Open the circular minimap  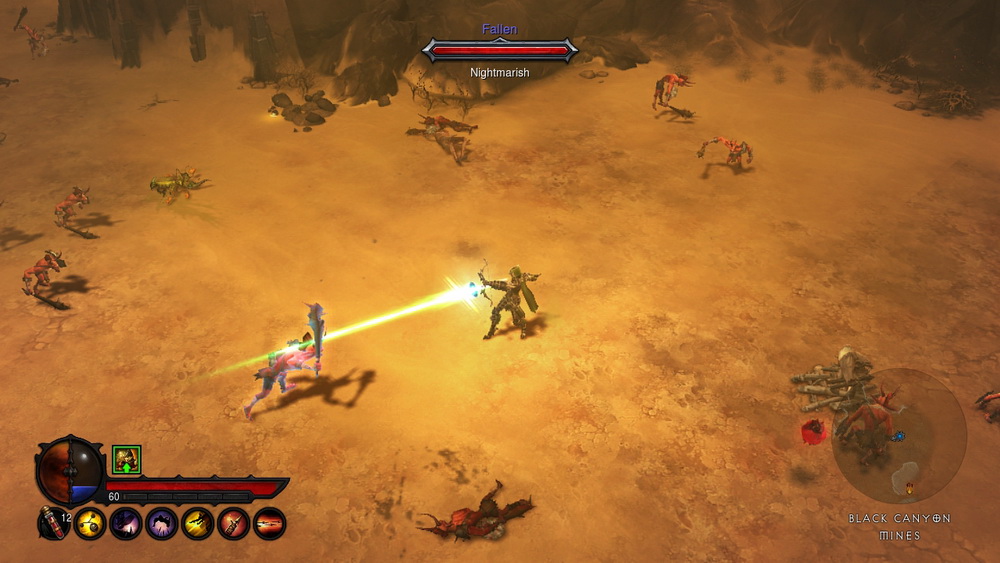click(x=898, y=436)
